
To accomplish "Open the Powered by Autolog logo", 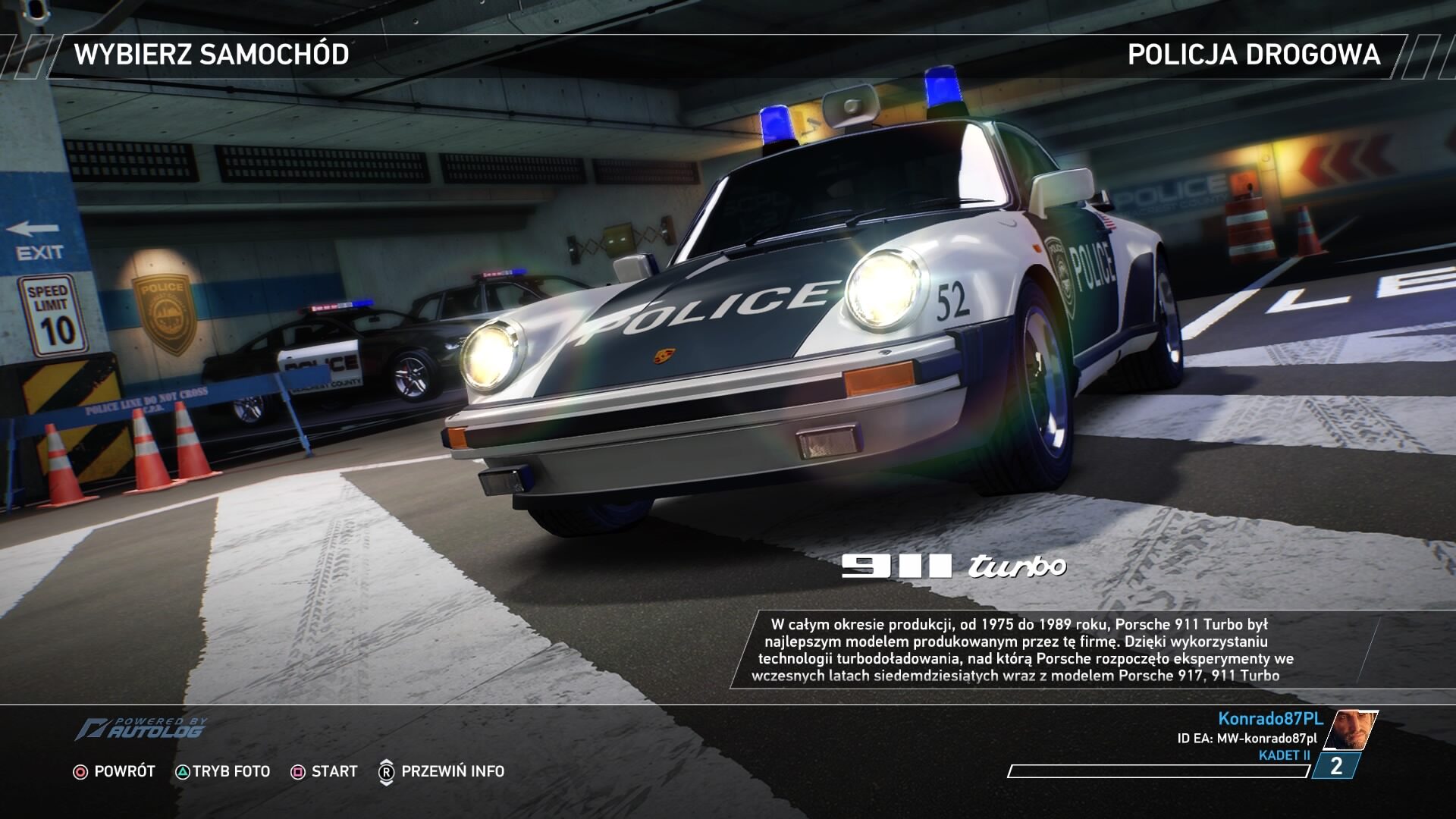I will point(140,729).
